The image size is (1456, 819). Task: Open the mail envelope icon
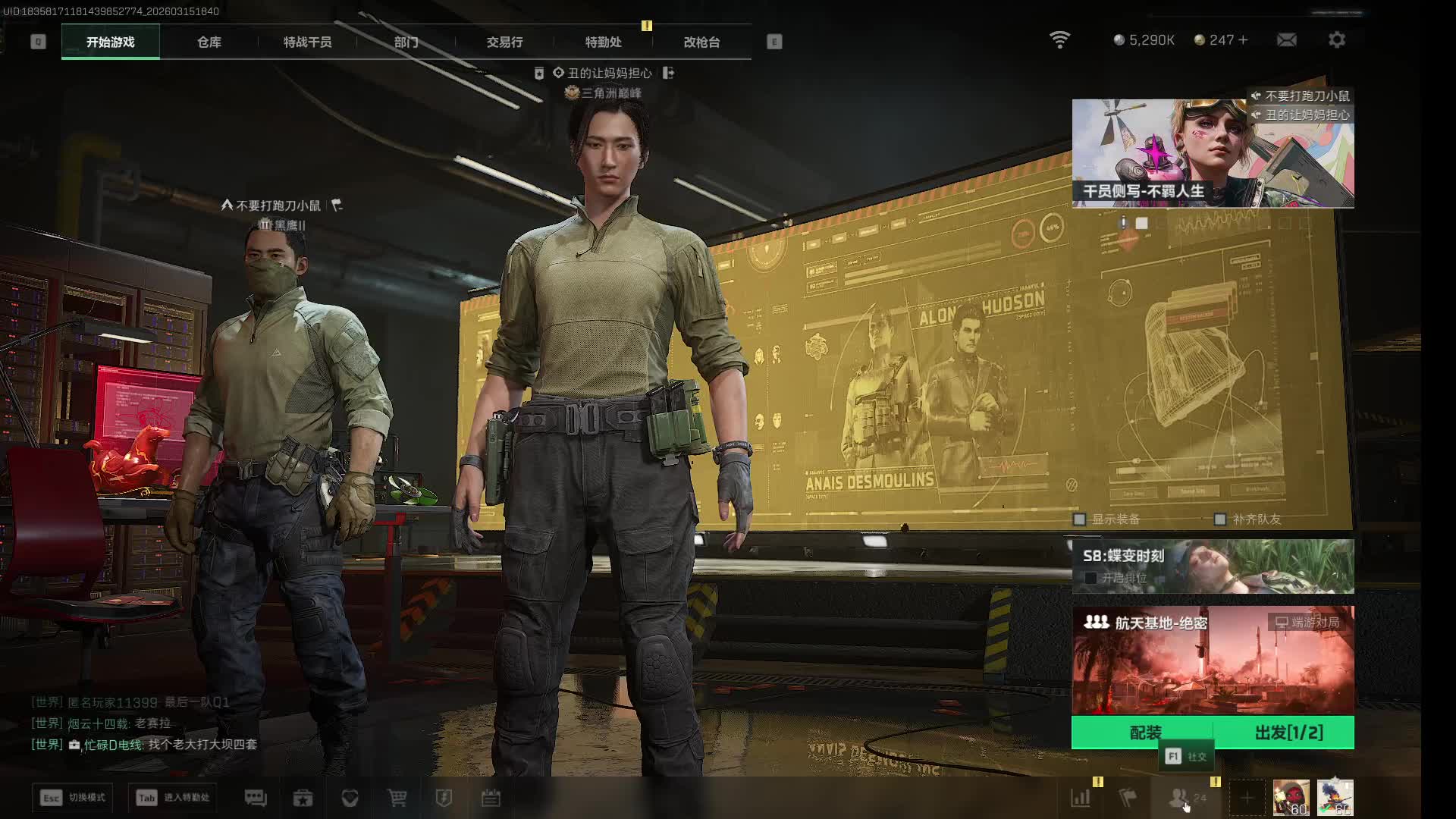(1287, 39)
